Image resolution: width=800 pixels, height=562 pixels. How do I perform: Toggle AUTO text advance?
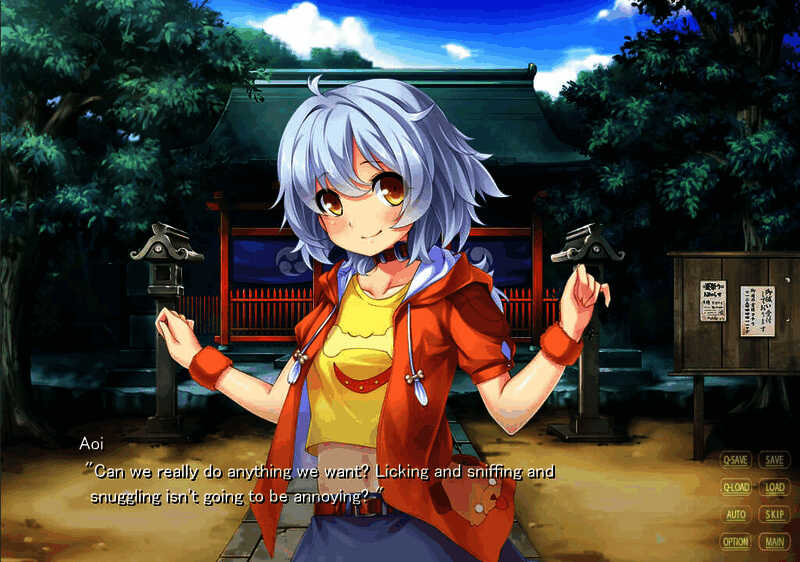pyautogui.click(x=736, y=515)
